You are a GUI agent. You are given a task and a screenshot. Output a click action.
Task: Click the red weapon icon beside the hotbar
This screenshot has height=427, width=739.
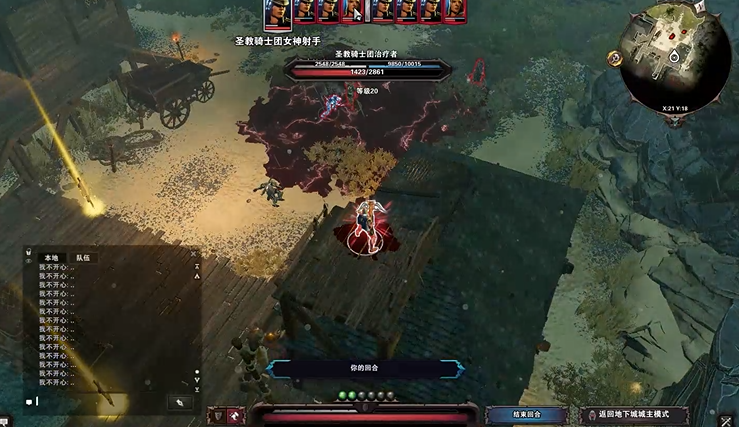(x=236, y=415)
